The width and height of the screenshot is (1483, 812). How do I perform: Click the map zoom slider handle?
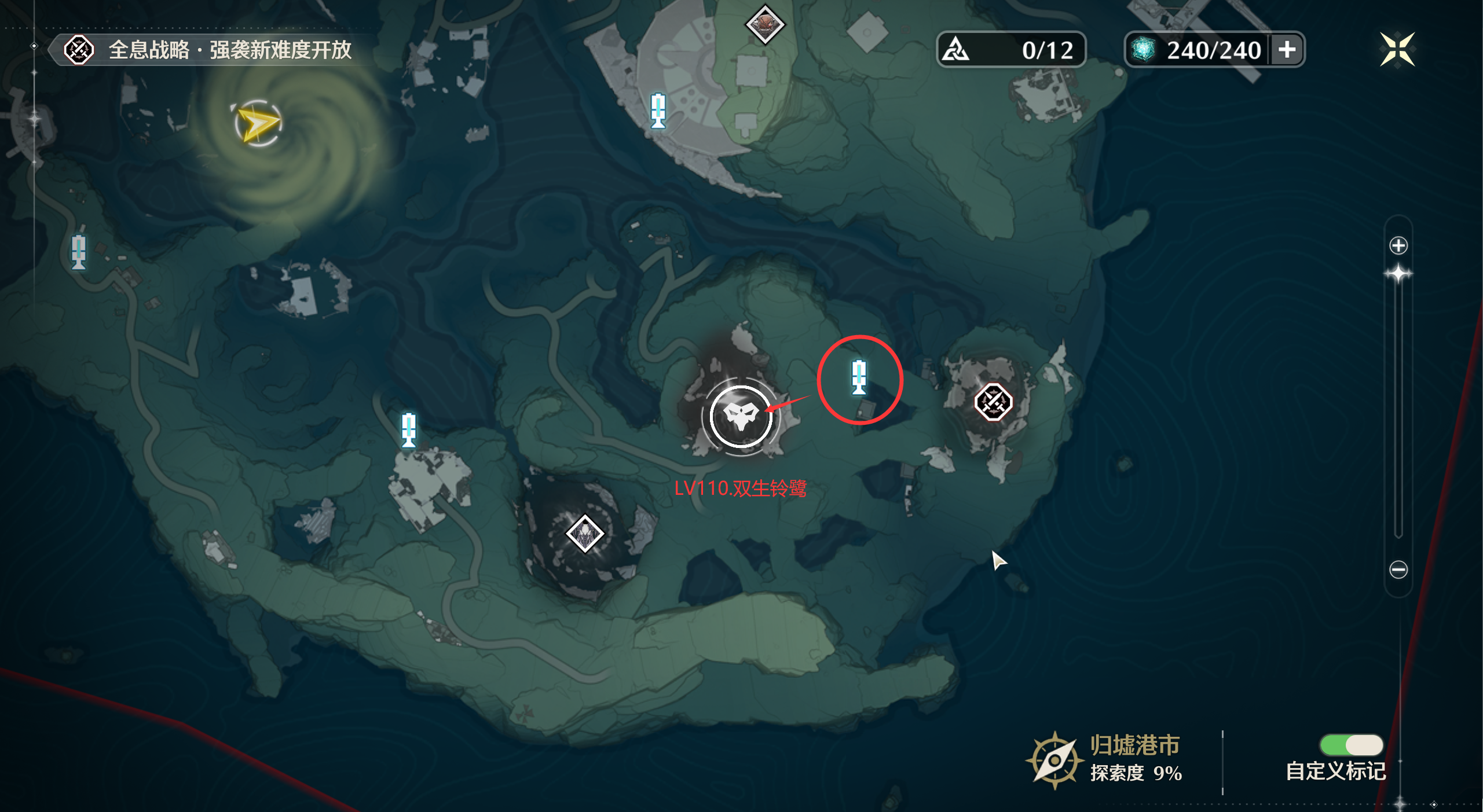coord(1398,274)
